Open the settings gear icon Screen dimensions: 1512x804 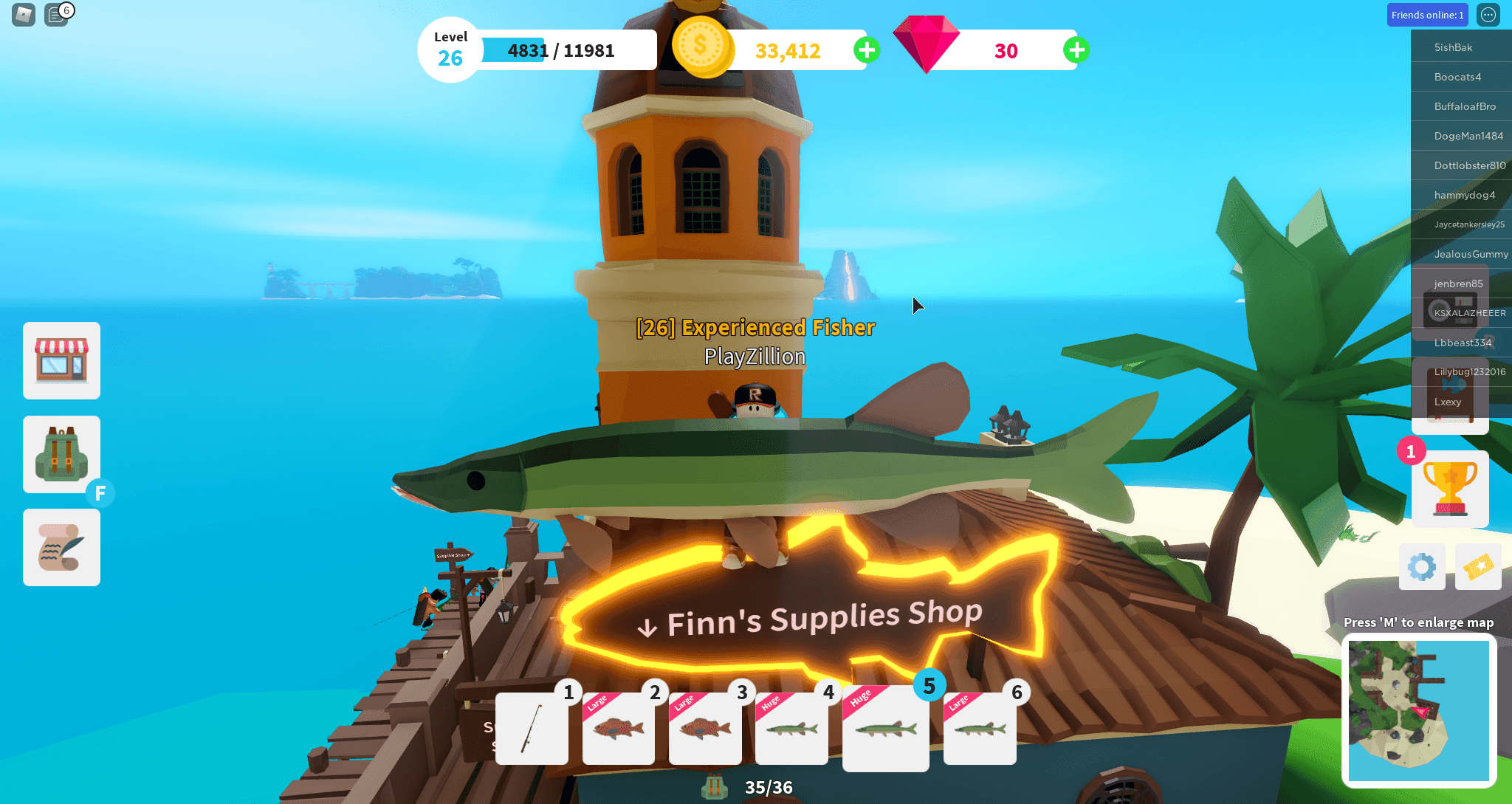[x=1422, y=566]
